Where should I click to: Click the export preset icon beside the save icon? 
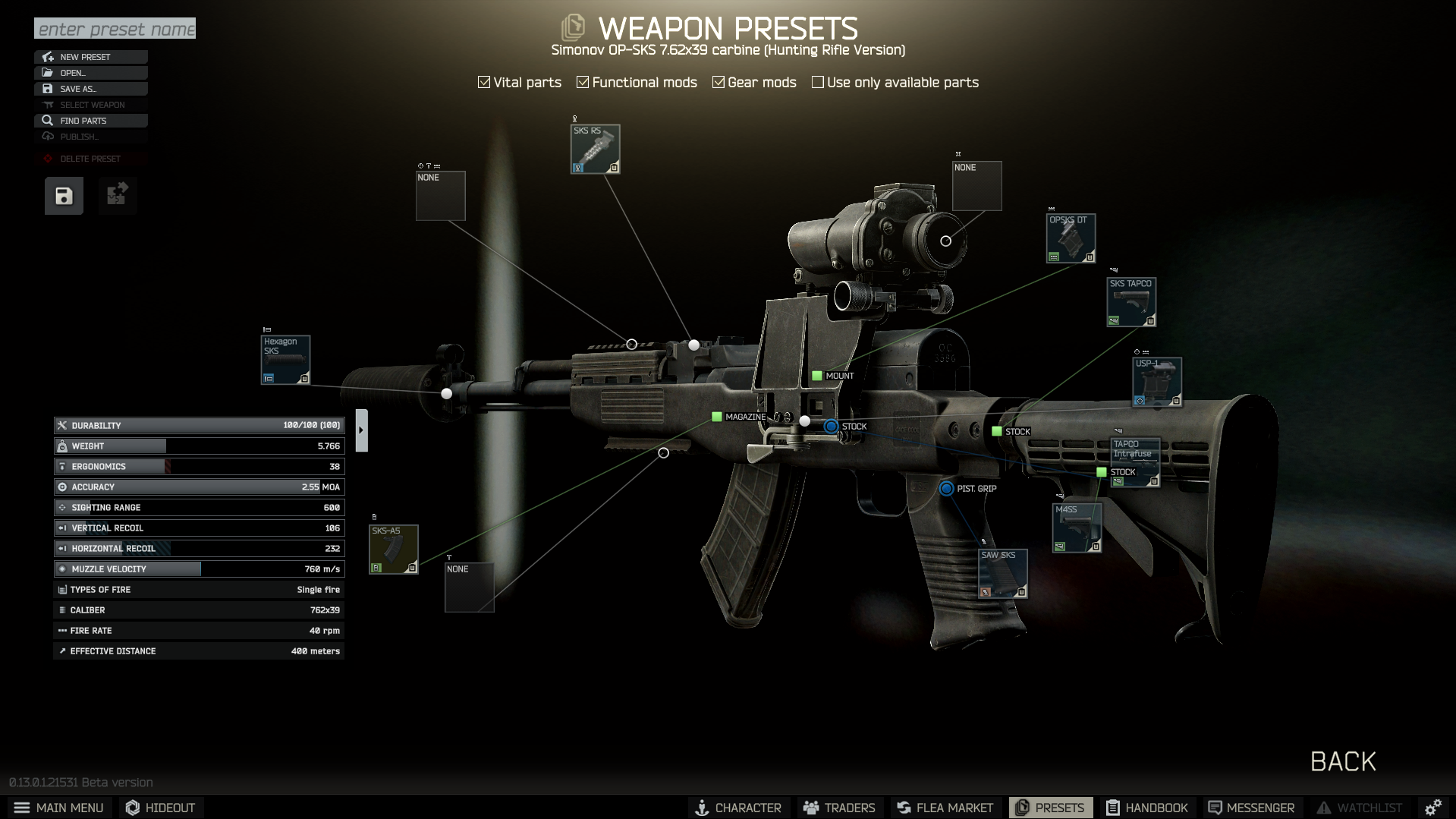[x=117, y=195]
